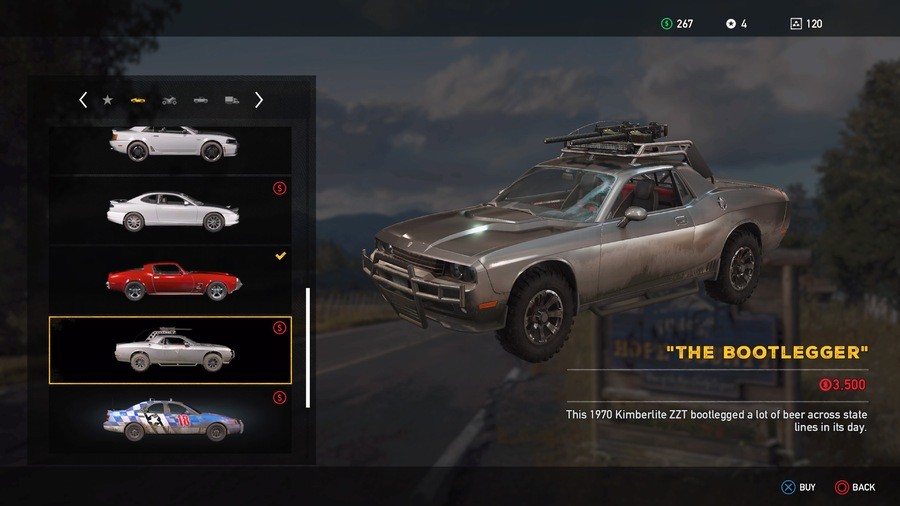
Task: Switch to the star favorites tab
Action: pyautogui.click(x=107, y=100)
